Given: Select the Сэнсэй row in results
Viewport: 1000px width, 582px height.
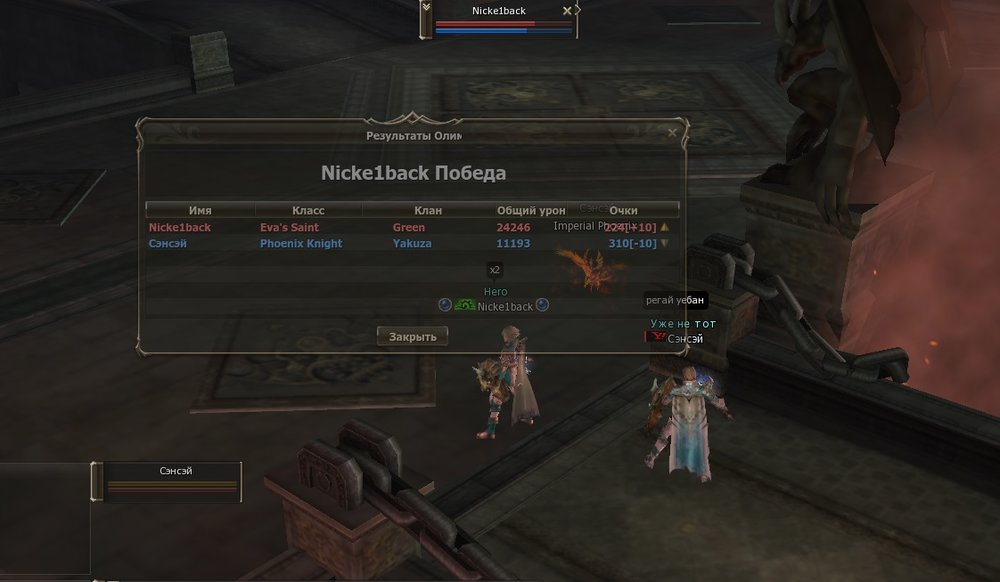Looking at the screenshot, I should pyautogui.click(x=400, y=243).
